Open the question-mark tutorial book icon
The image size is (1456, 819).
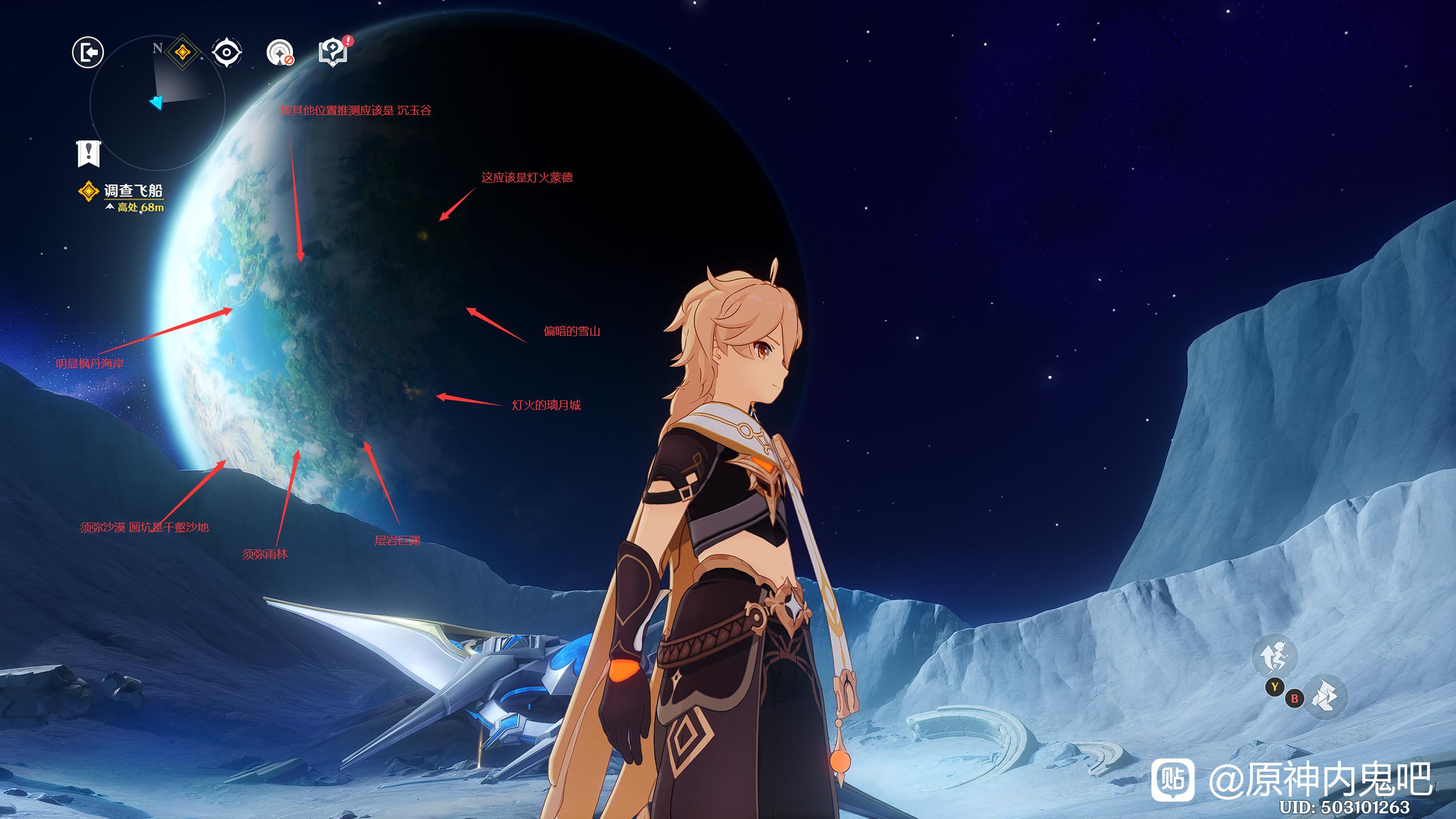(x=334, y=52)
